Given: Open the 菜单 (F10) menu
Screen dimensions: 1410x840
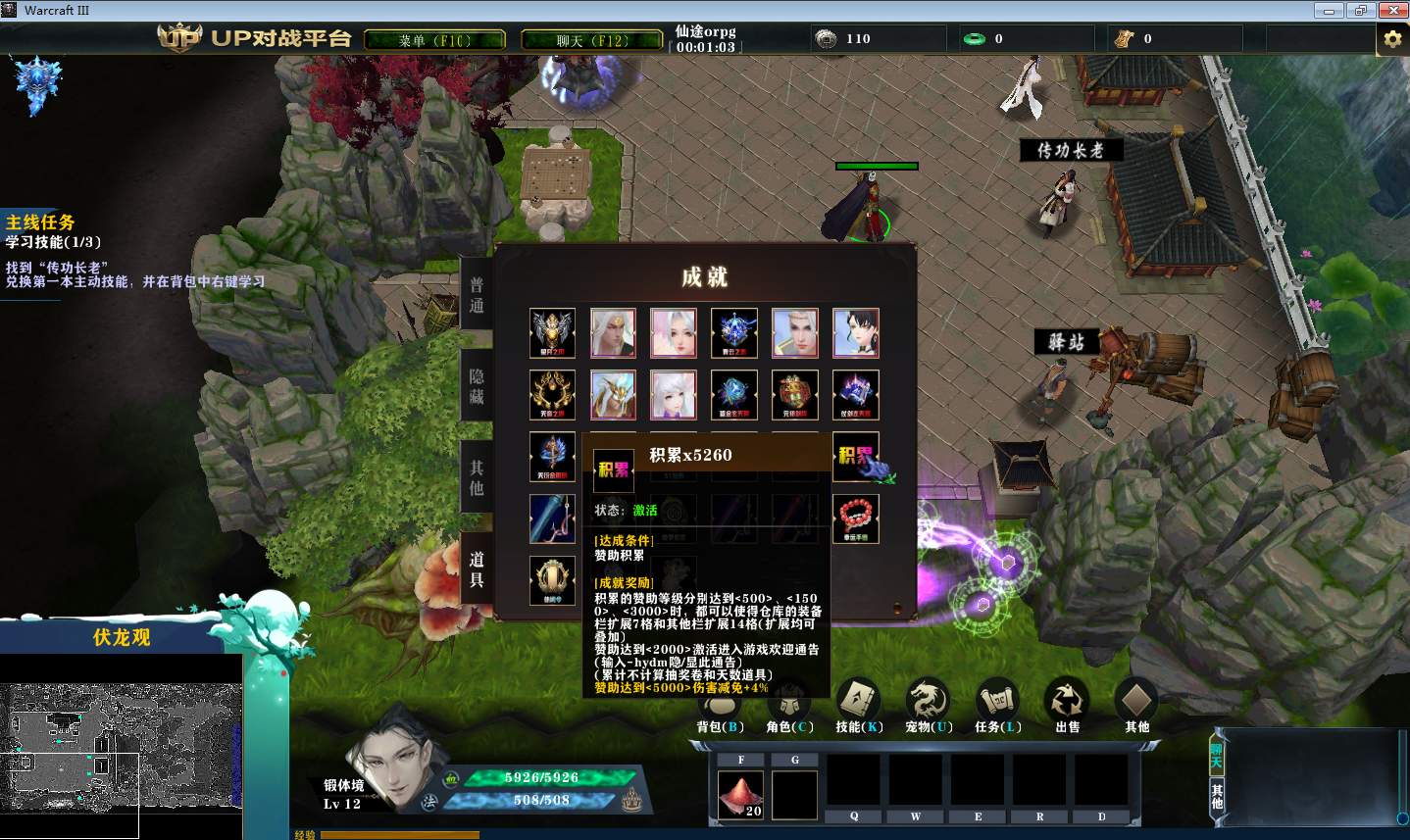Looking at the screenshot, I should point(434,40).
